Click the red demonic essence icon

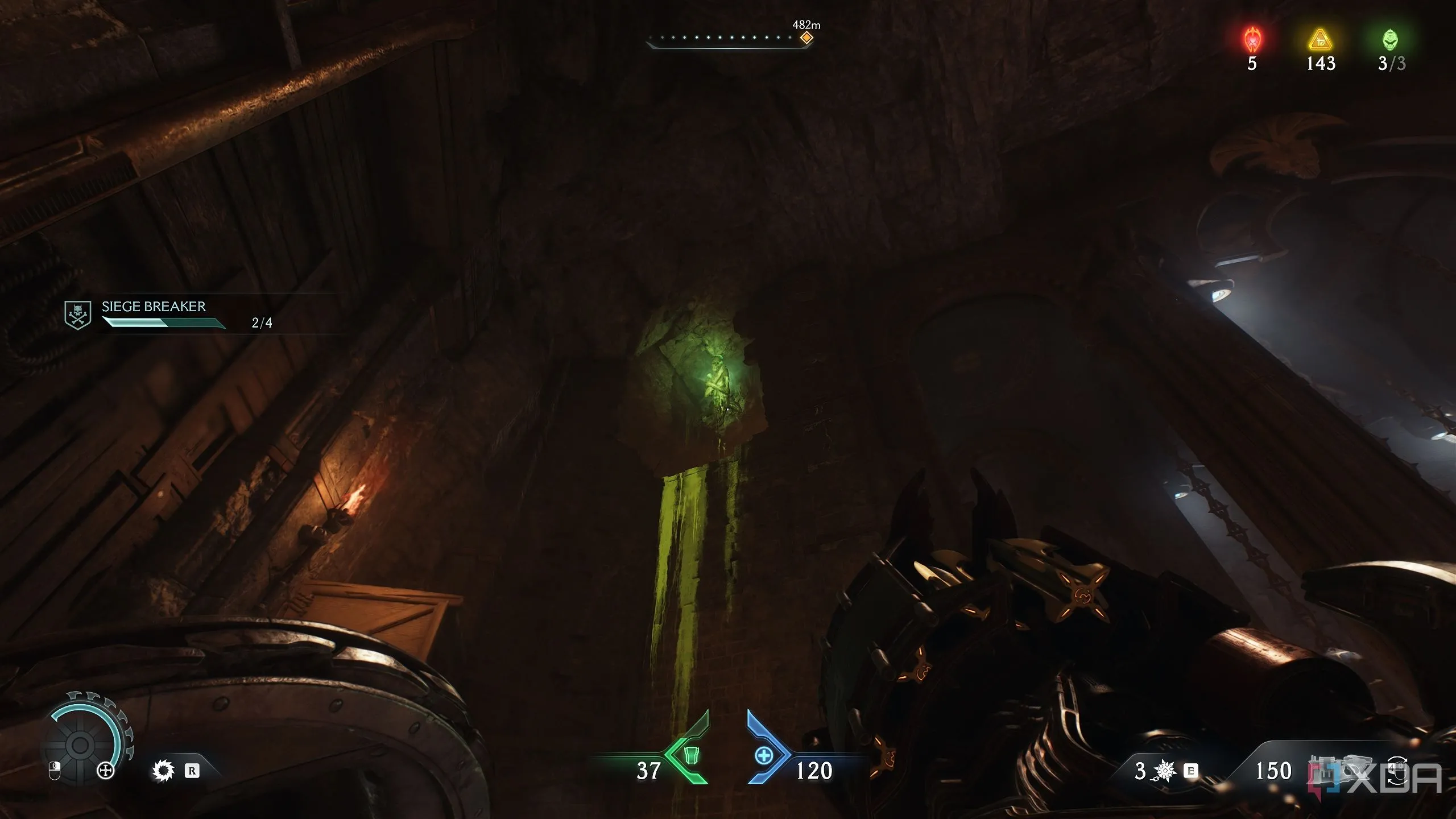tap(1252, 40)
